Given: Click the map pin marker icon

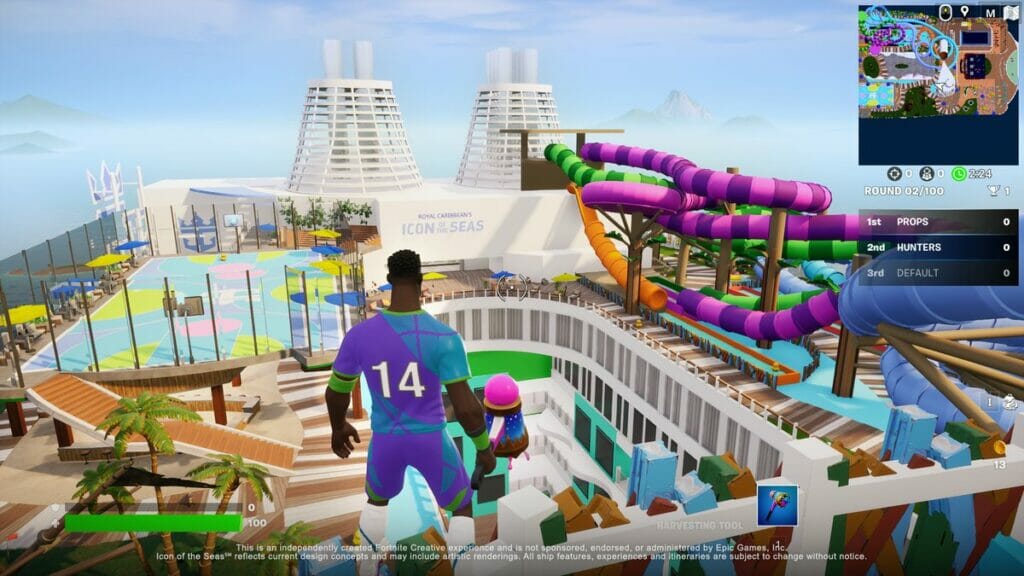Looking at the screenshot, I should pos(964,12).
